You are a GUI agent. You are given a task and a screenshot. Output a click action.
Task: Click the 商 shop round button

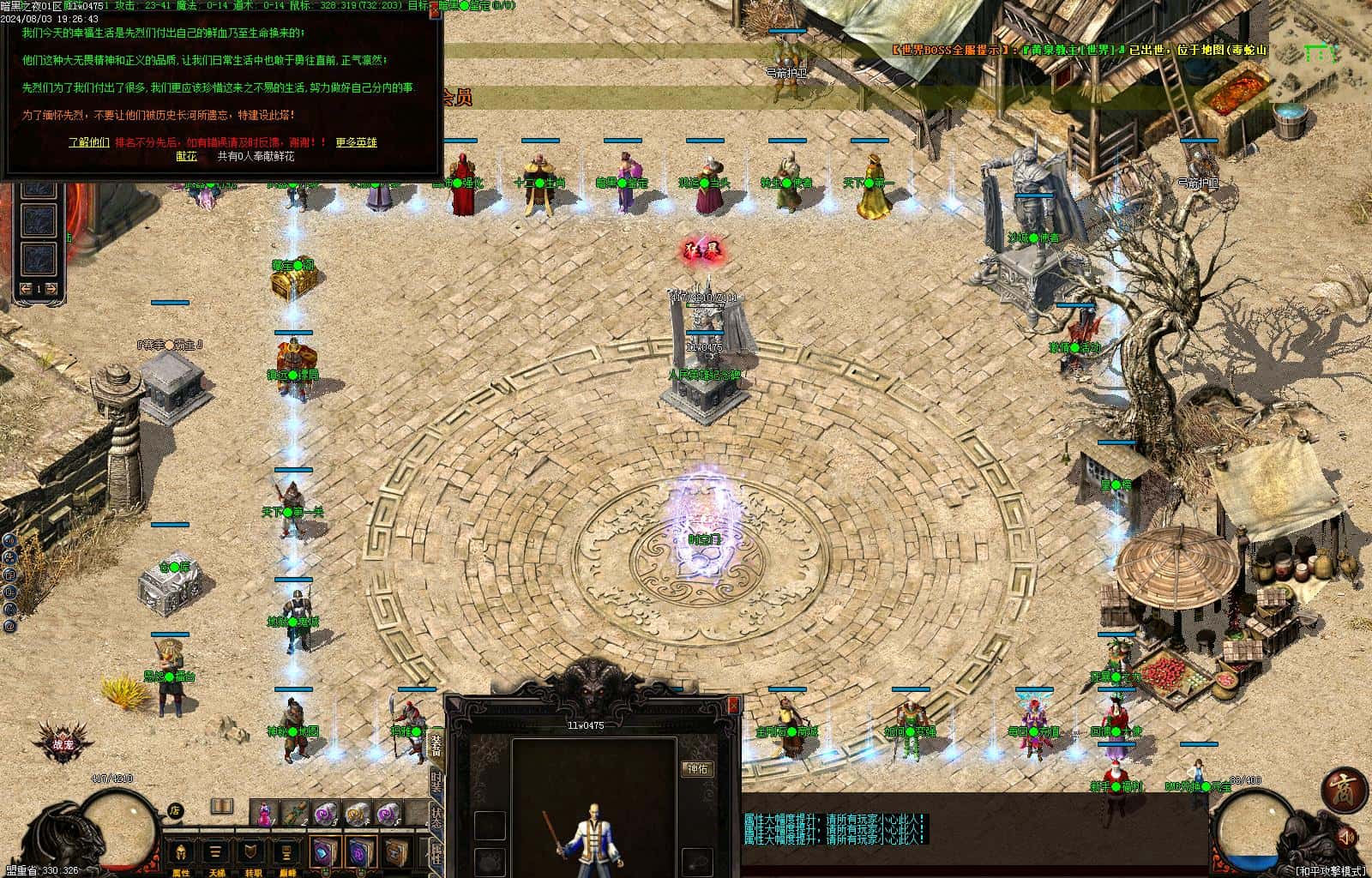point(1344,791)
